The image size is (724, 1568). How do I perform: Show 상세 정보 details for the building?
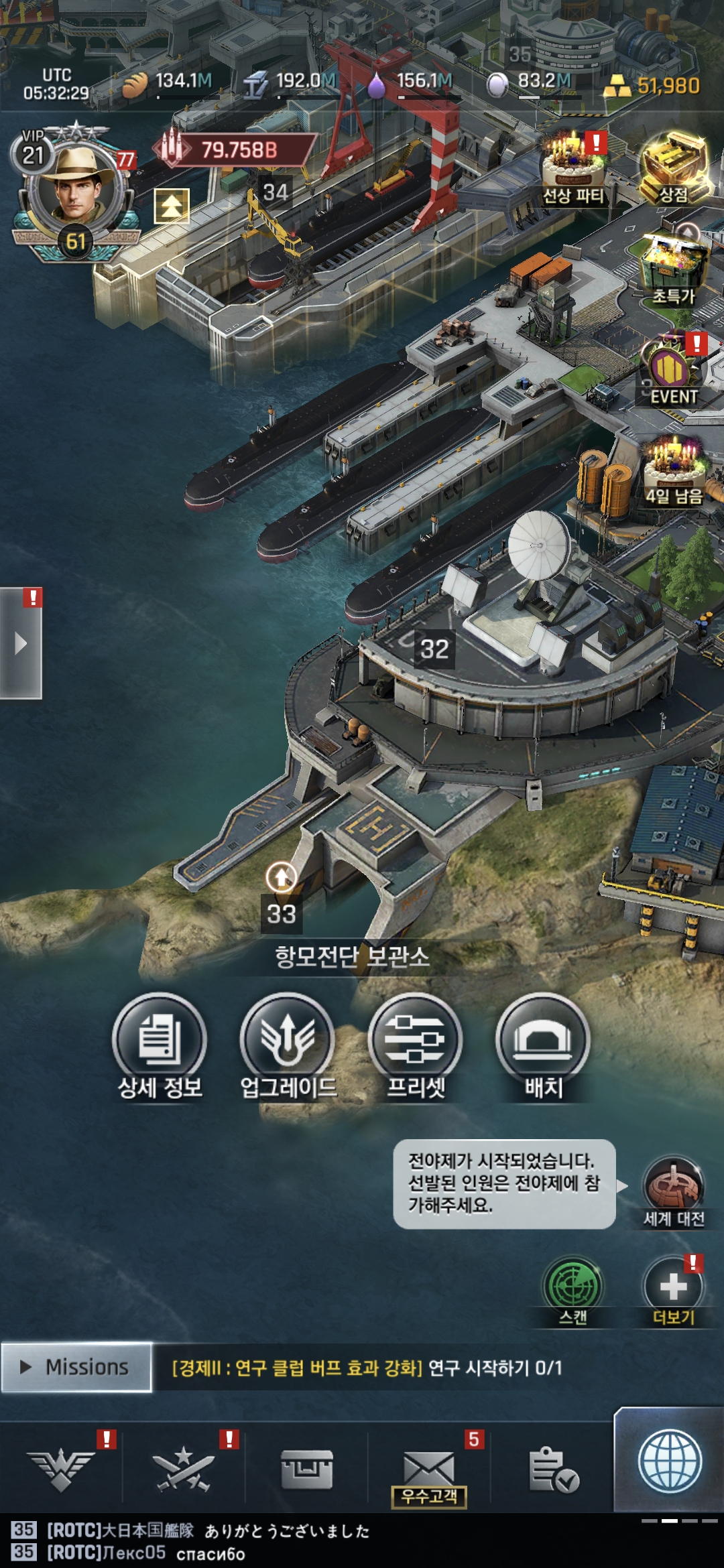coord(160,1042)
